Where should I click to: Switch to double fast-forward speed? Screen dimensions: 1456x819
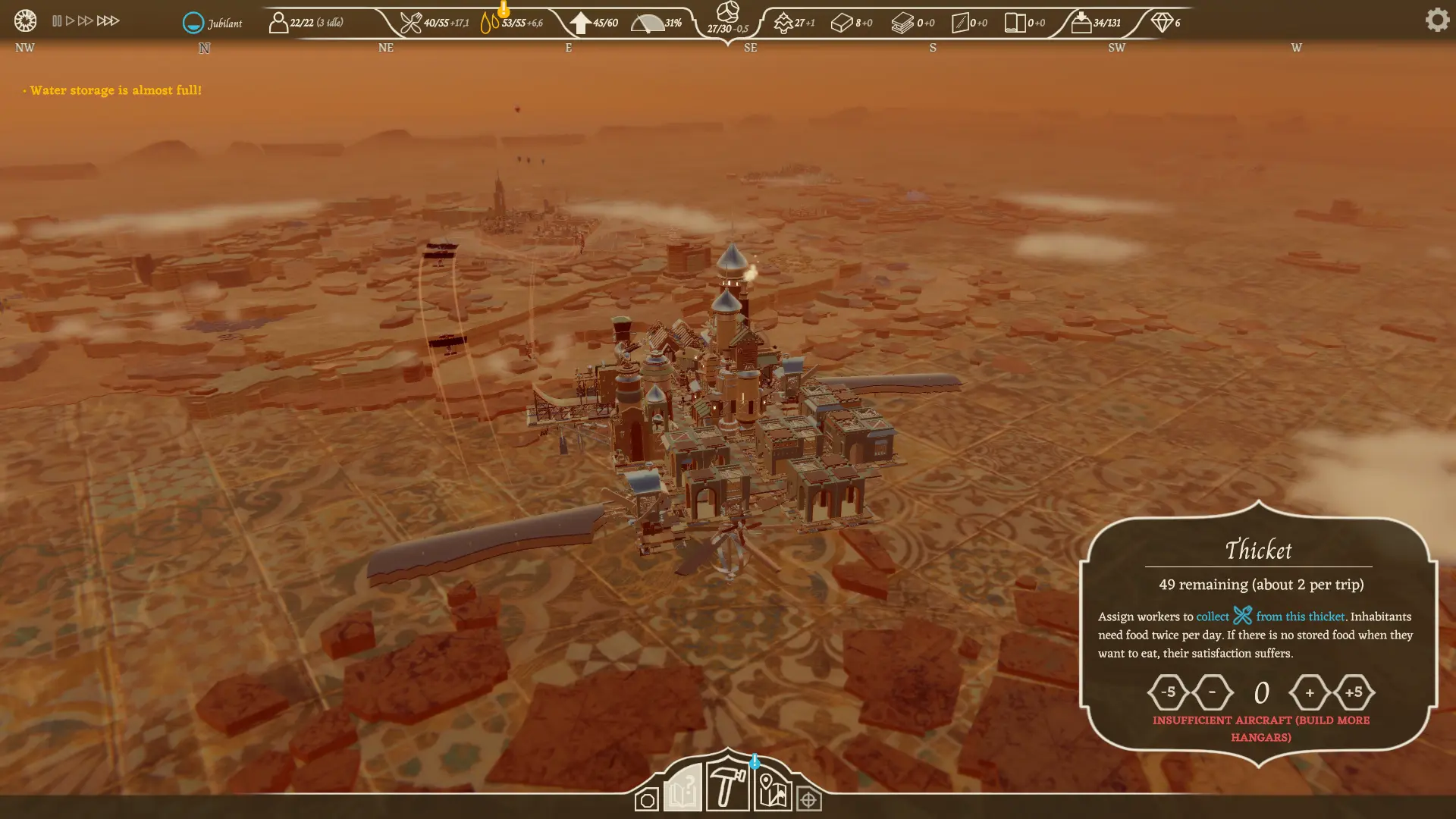tap(85, 21)
